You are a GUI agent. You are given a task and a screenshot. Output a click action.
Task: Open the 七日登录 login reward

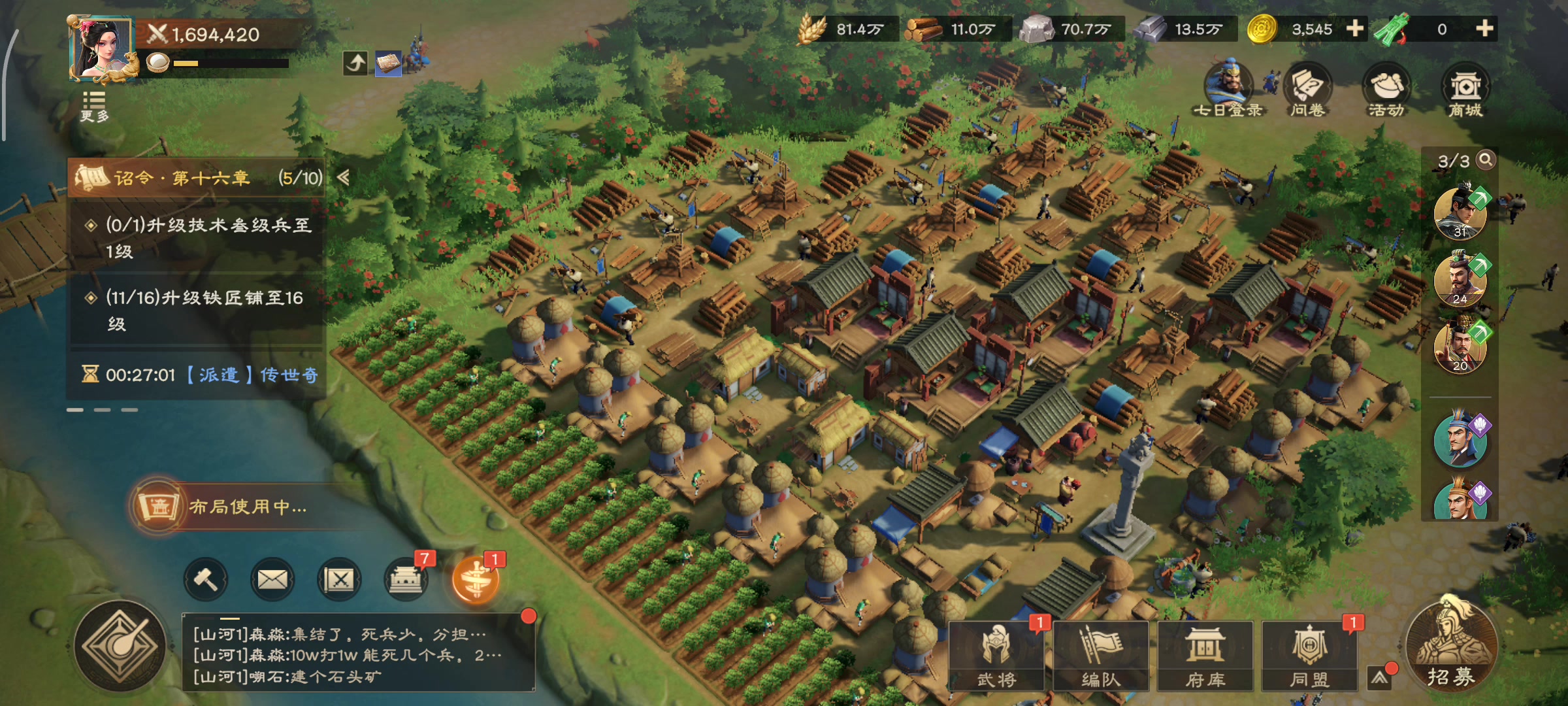1228,90
